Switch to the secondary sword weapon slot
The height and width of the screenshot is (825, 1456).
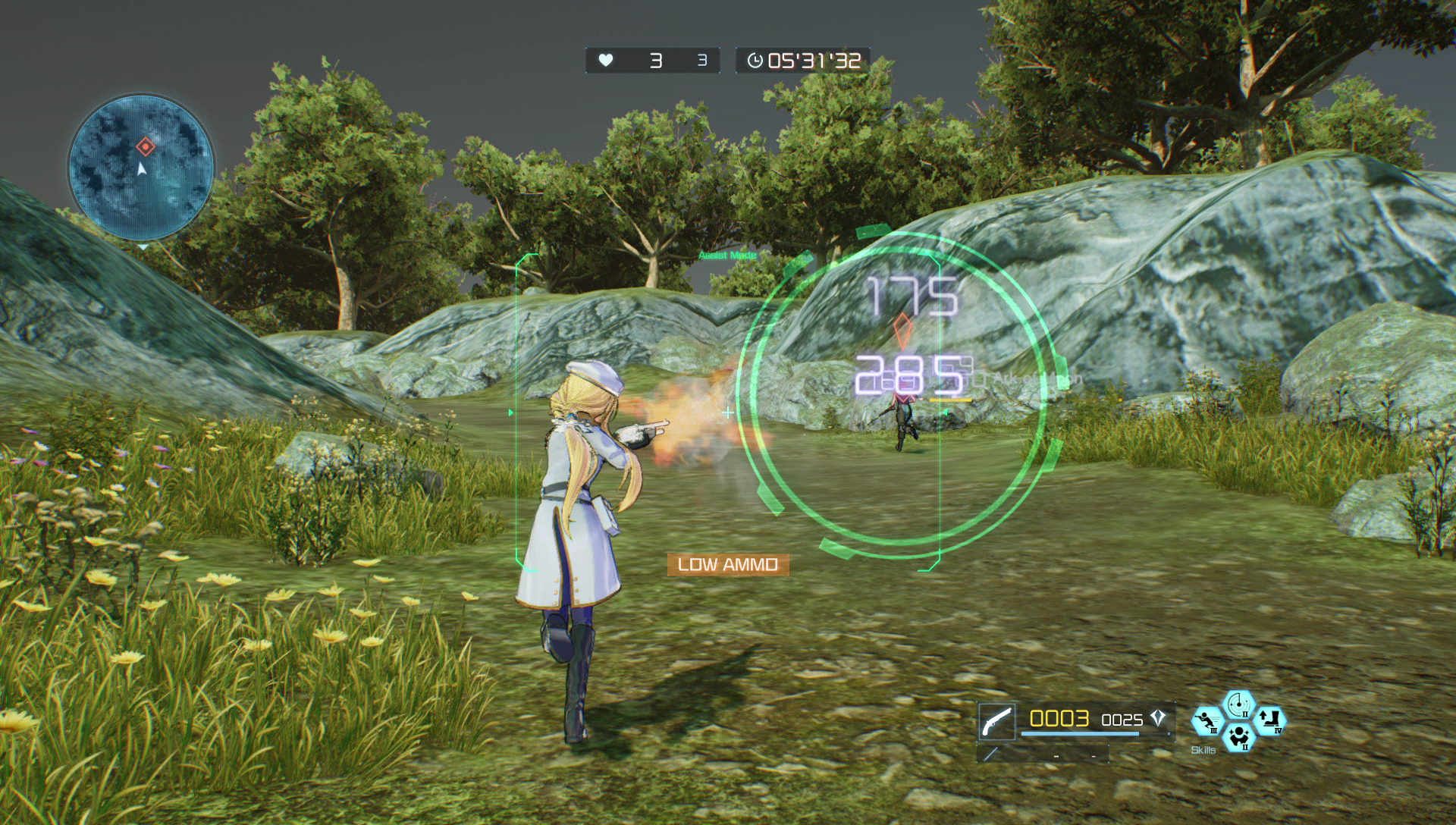coord(990,754)
